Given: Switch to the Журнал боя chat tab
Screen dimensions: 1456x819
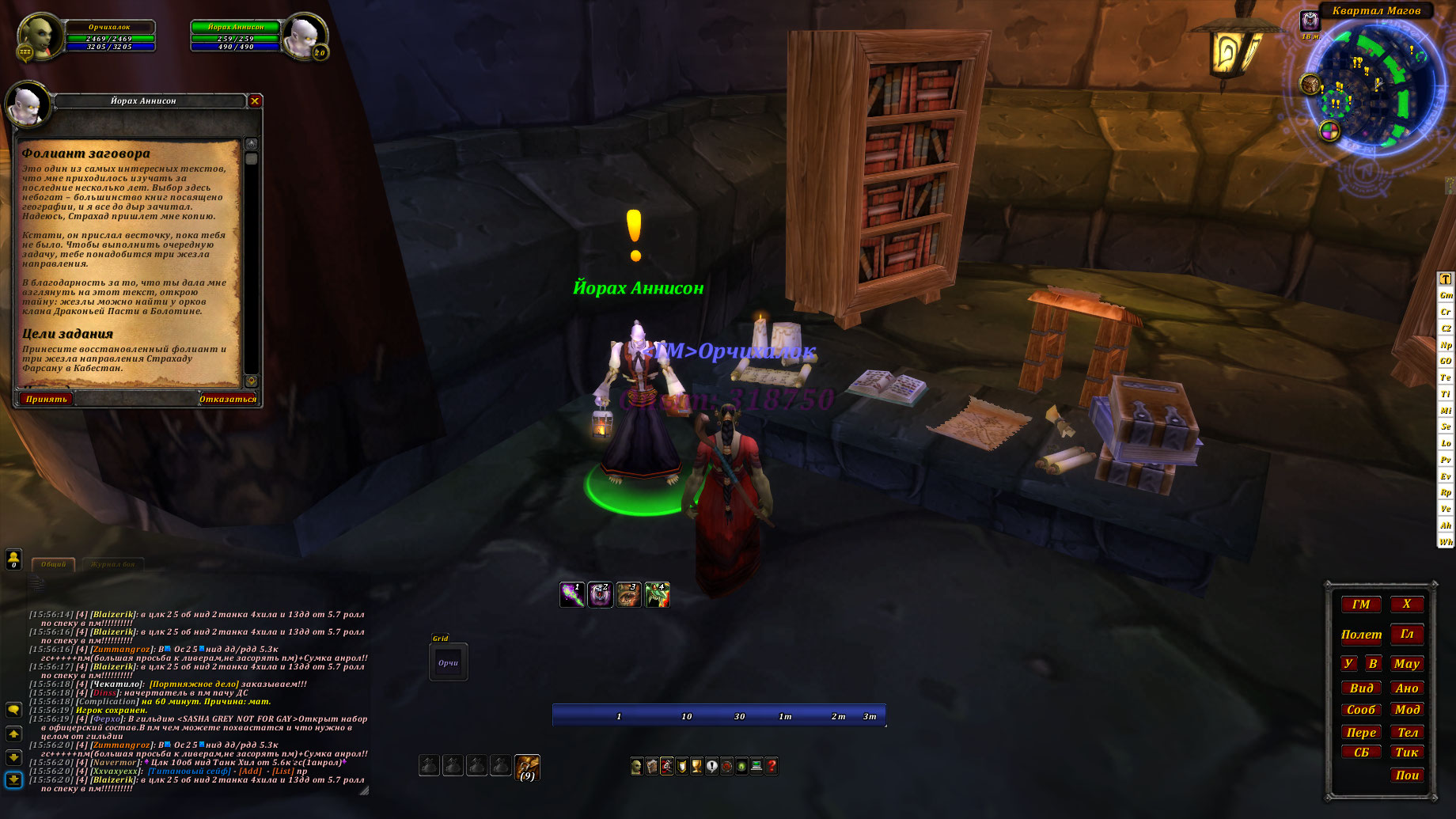Looking at the screenshot, I should click(x=113, y=564).
